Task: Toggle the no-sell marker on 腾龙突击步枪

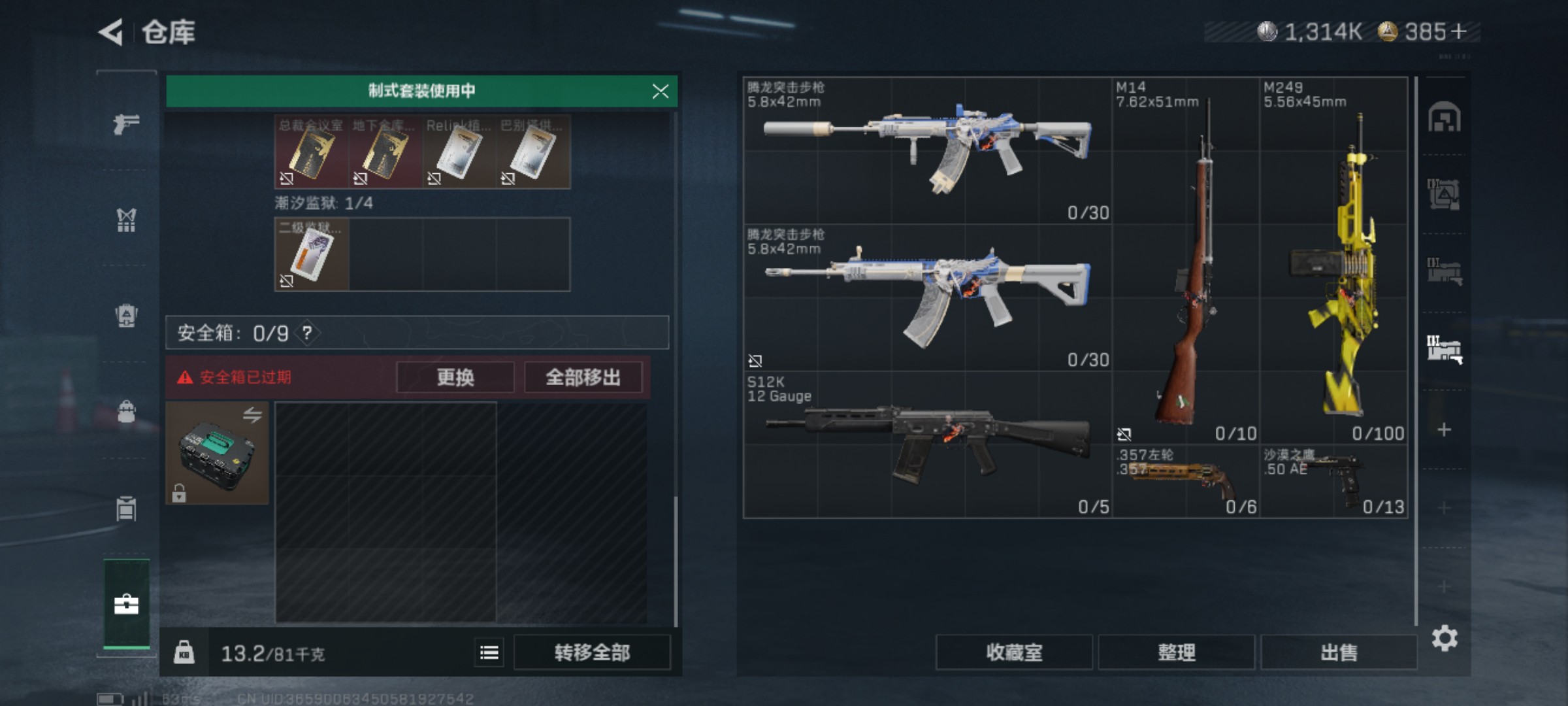Action: pyautogui.click(x=756, y=360)
